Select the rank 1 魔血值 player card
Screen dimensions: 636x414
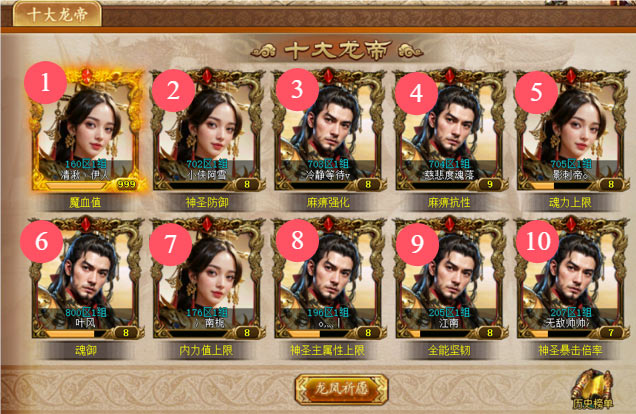(88, 129)
